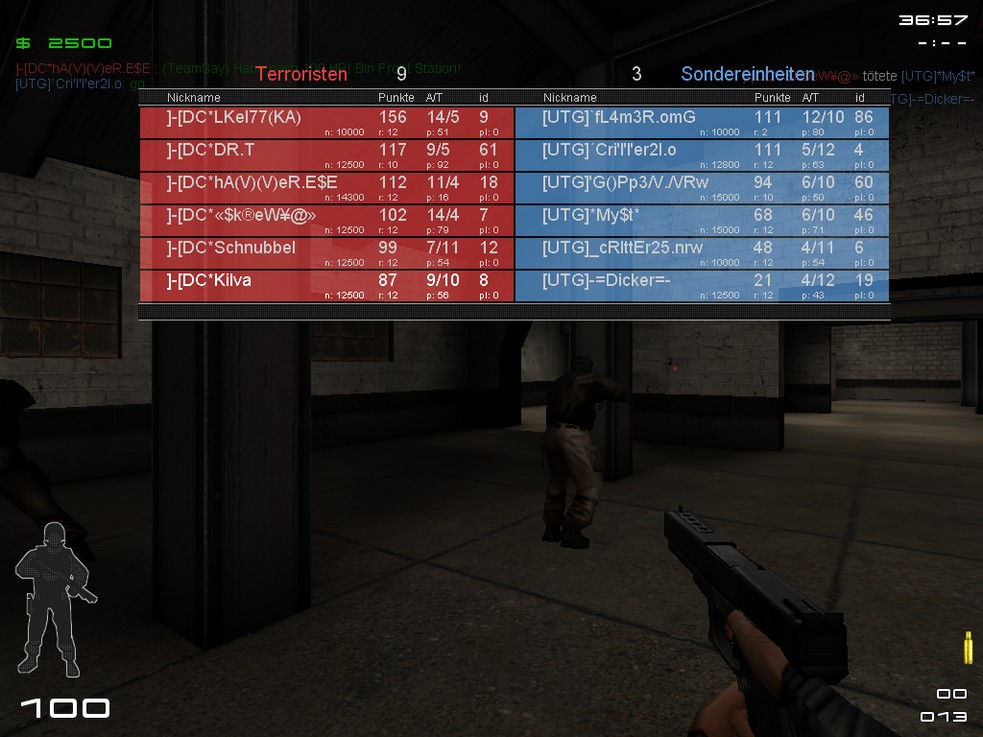
Task: Click the [UTG]'G()Pp3/V./VRw player row
Action: 702,187
